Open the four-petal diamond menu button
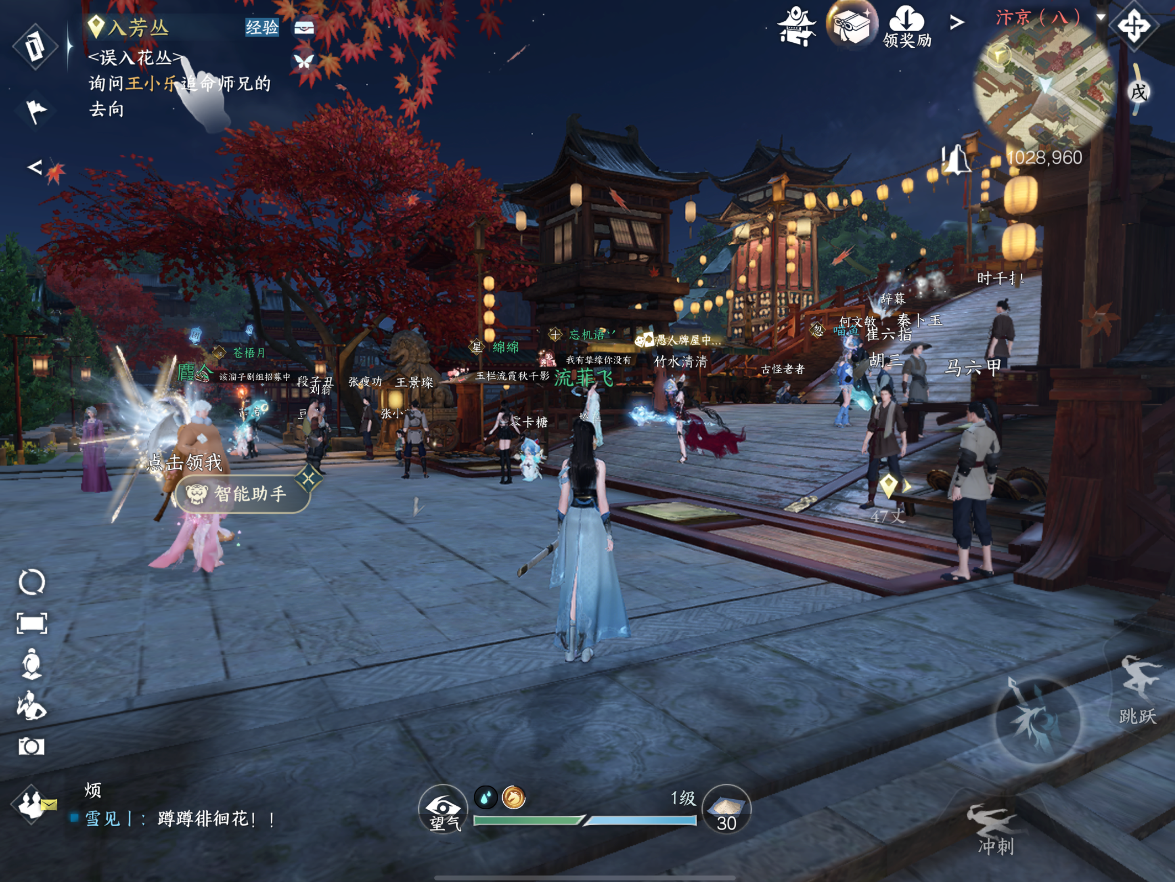 click(x=1133, y=25)
